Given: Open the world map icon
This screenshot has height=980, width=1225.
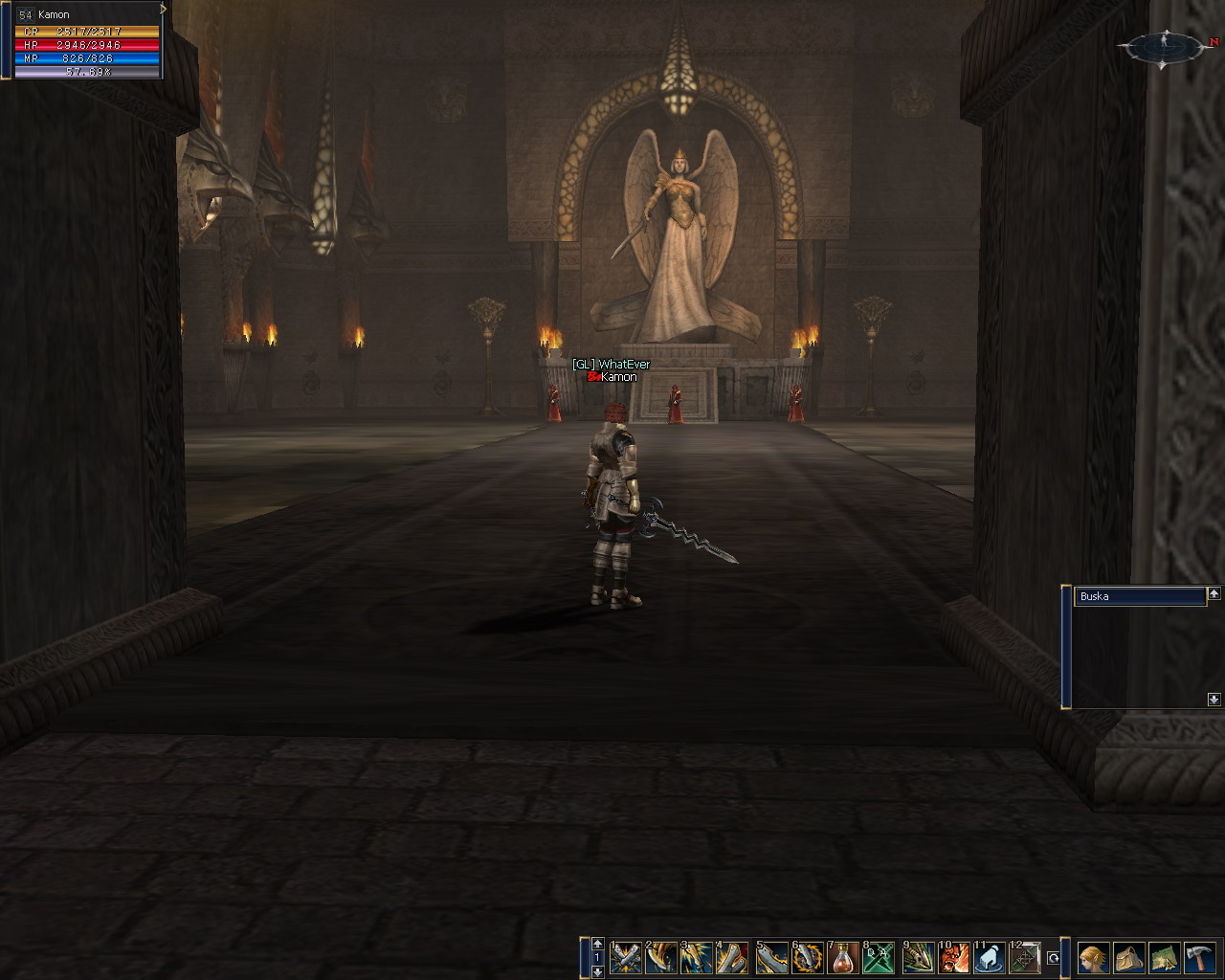Looking at the screenshot, I should click(x=1165, y=957).
